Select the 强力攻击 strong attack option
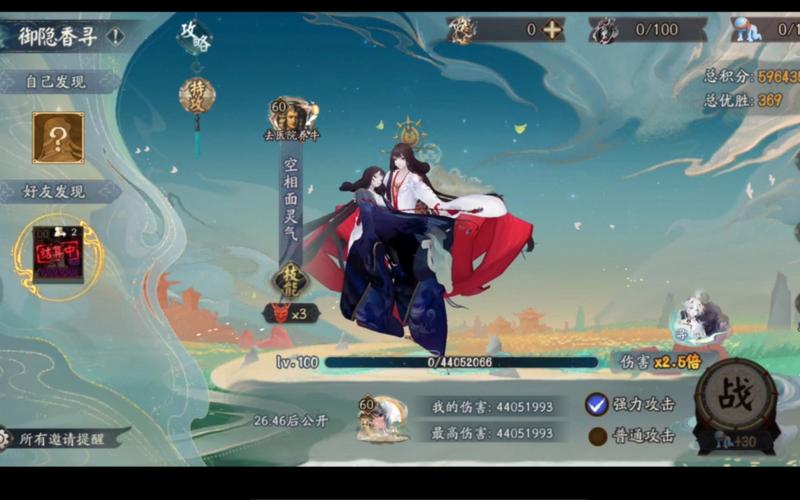Image resolution: width=800 pixels, height=500 pixels. pyautogui.click(x=597, y=404)
